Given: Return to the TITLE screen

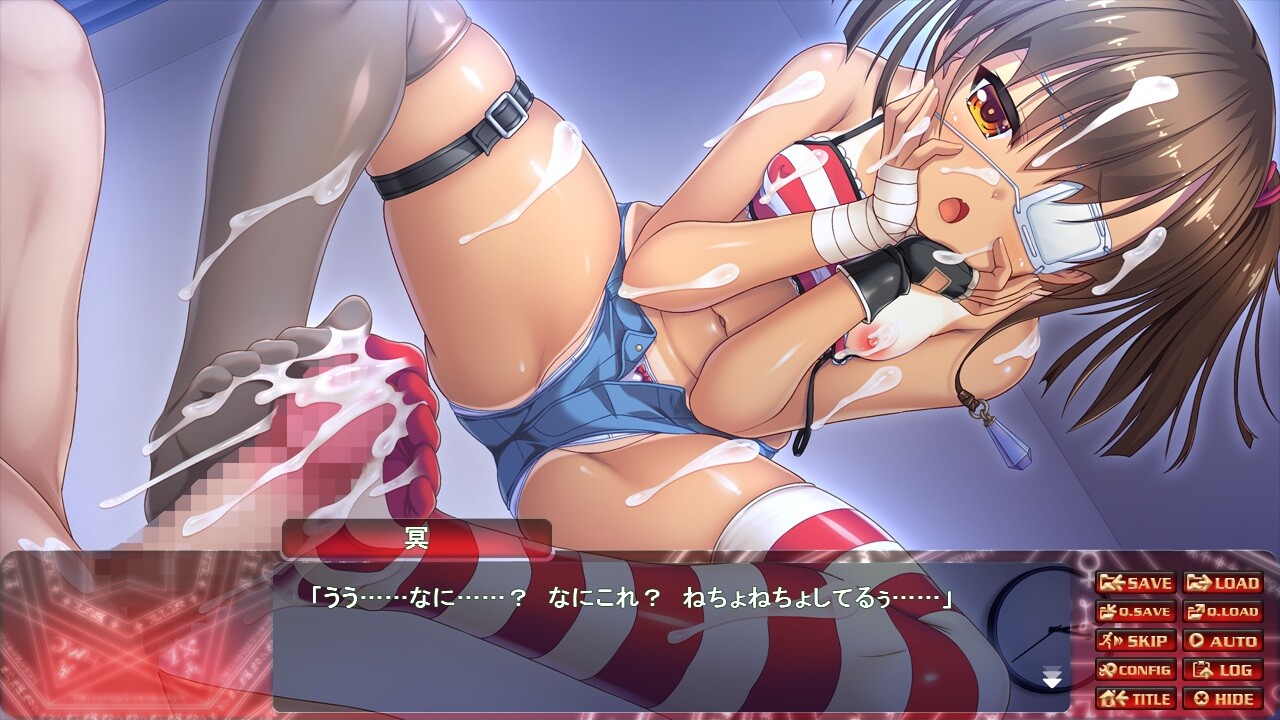Looking at the screenshot, I should click(x=1135, y=698).
